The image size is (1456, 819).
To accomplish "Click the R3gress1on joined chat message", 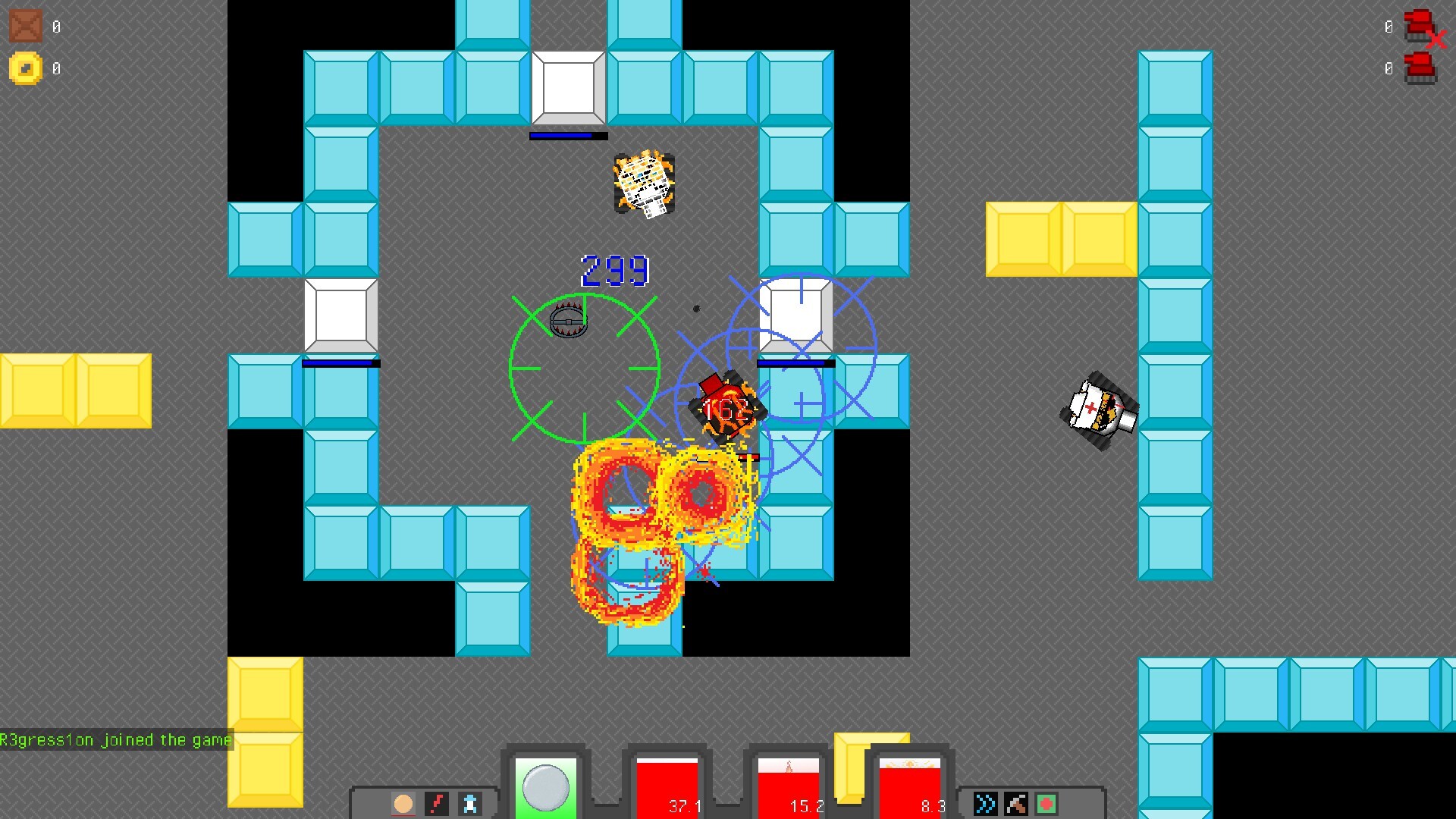I will (114, 740).
